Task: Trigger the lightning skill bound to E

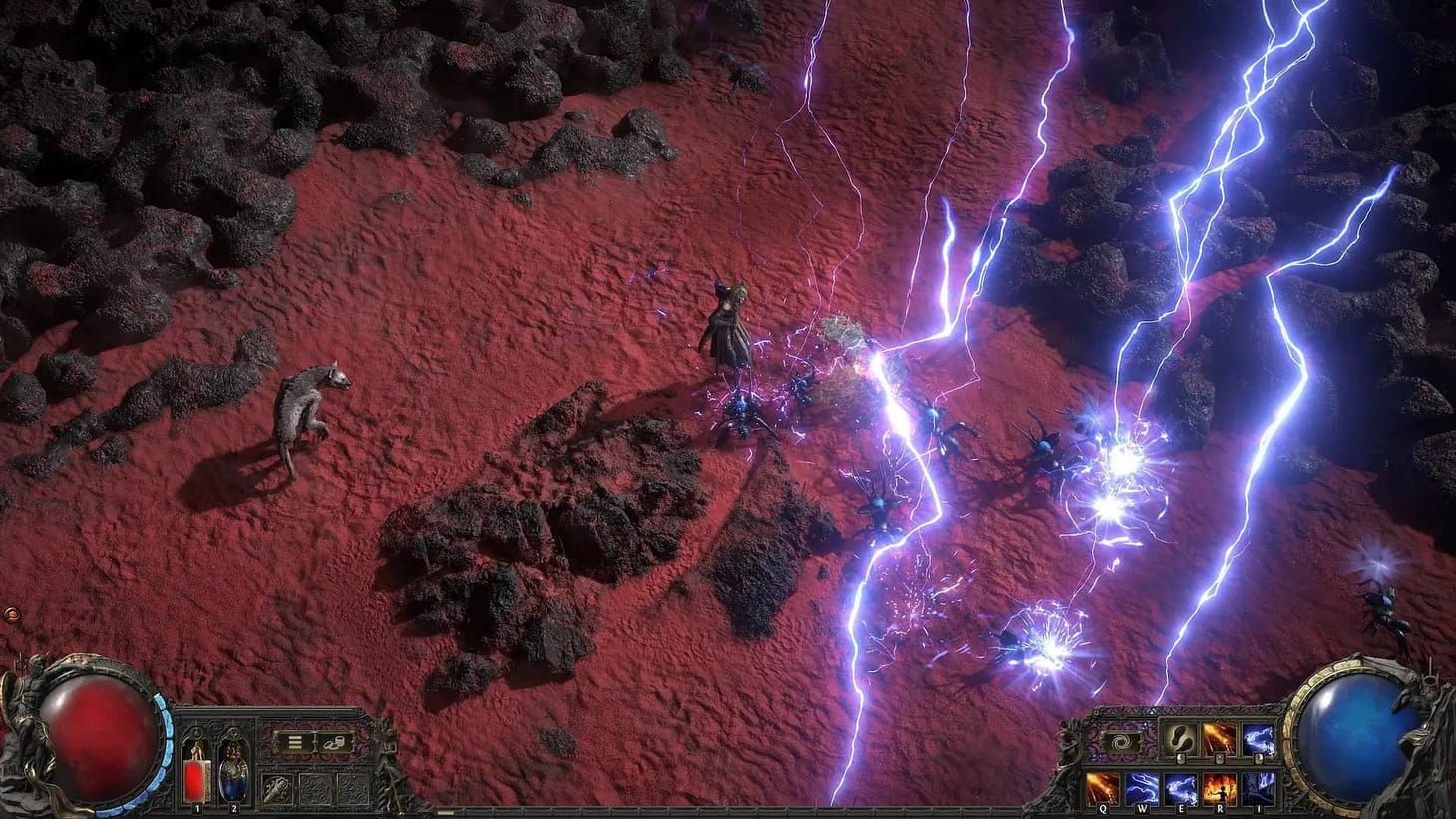Action: [1182, 788]
